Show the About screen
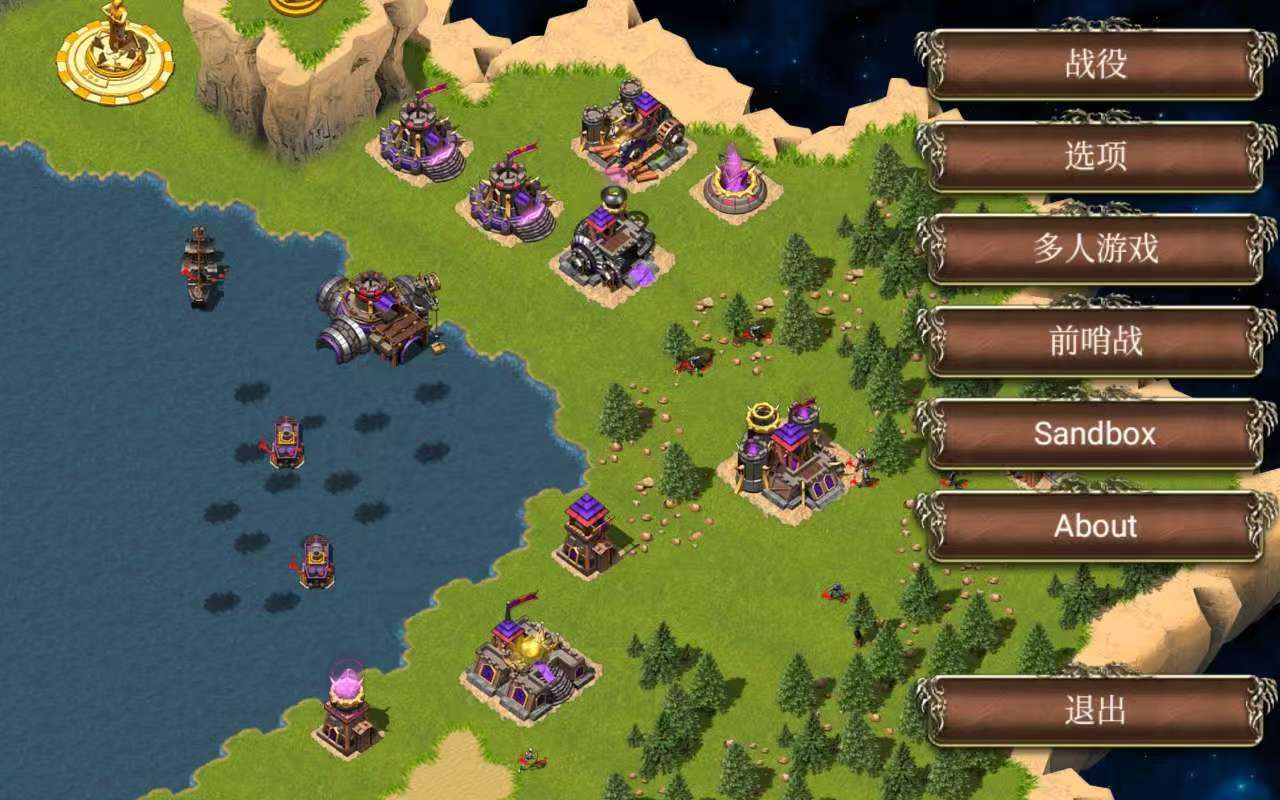 (x=1096, y=526)
